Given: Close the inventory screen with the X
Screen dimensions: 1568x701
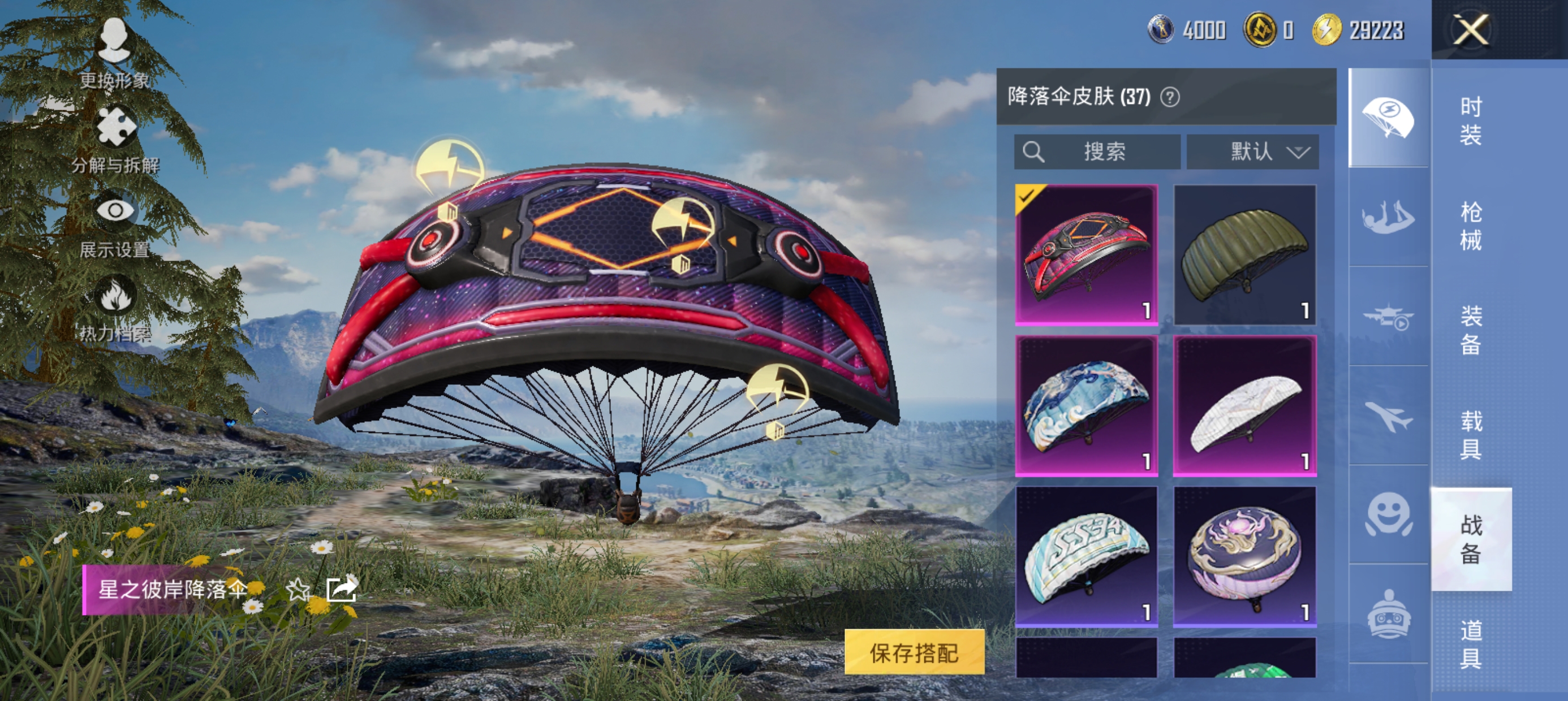Looking at the screenshot, I should 1471,29.
